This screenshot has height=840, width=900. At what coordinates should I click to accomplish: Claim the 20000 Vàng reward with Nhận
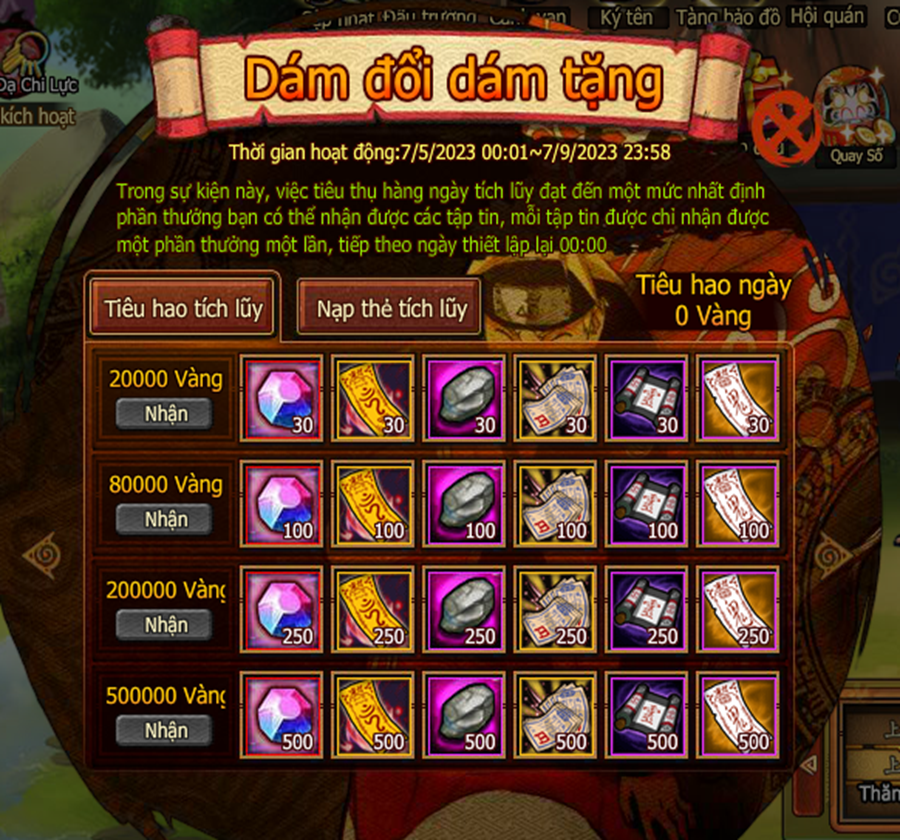(x=165, y=414)
